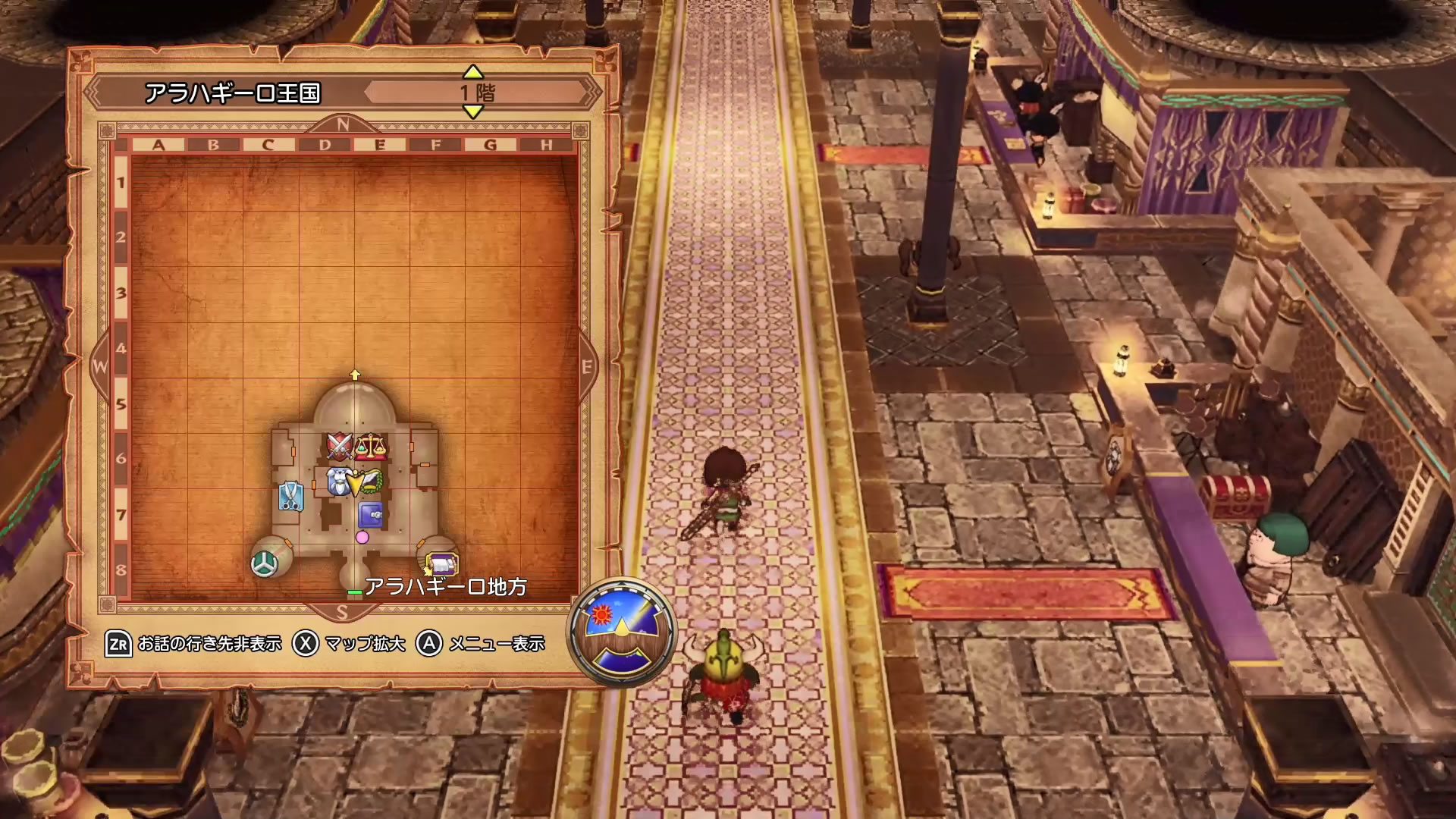The height and width of the screenshot is (819, 1456).
Task: Show the menu via メニュー表示
Action: point(482,644)
